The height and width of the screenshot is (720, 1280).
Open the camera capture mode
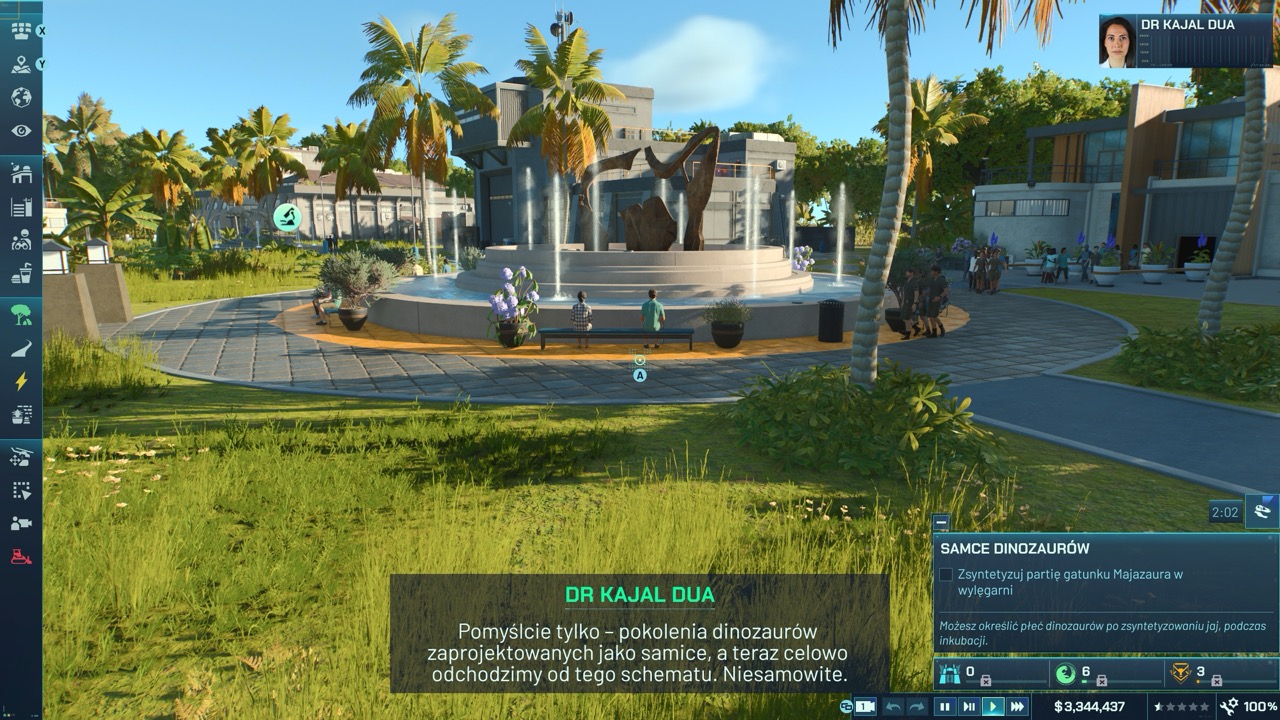coord(21,523)
